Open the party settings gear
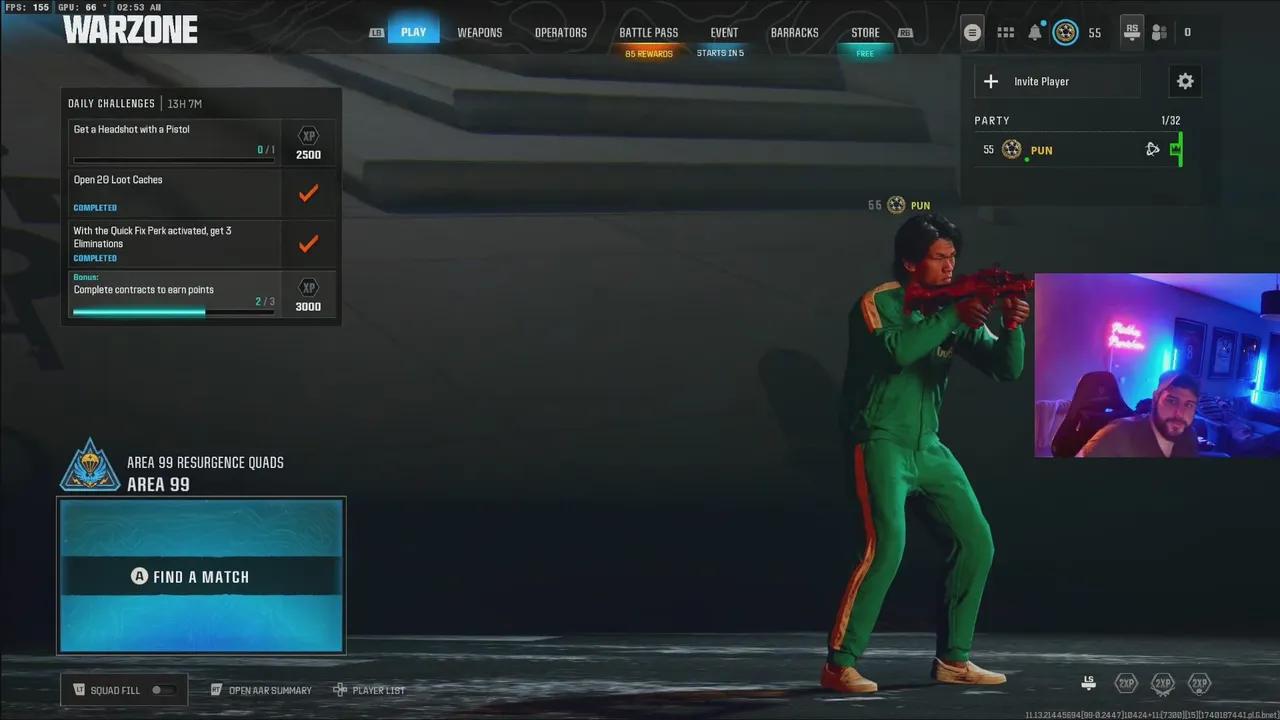 pos(1185,81)
